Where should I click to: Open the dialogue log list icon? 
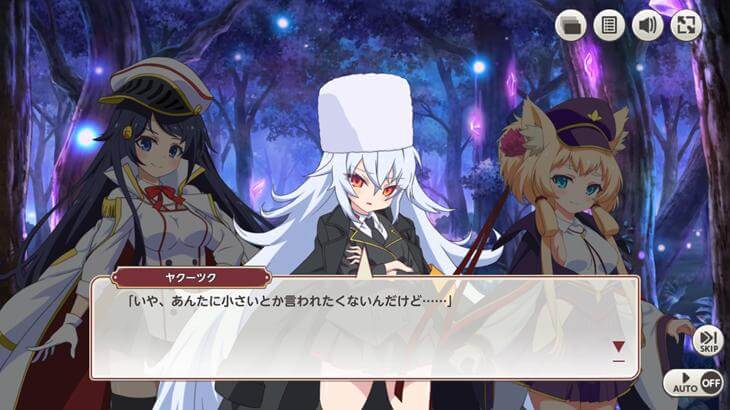[609, 25]
